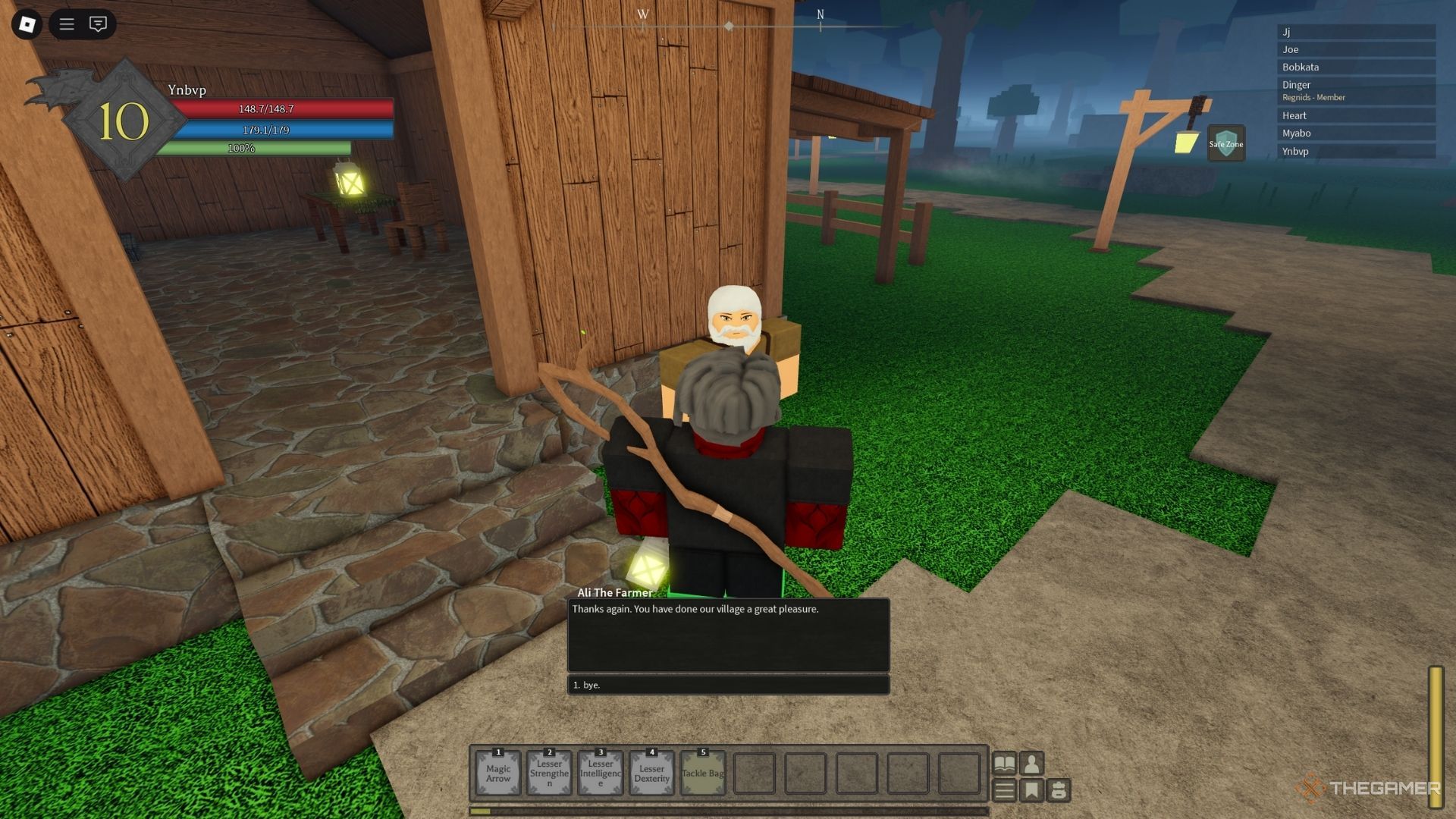Choose the '1. bye.' dialogue option
Viewport: 1456px width, 819px height.
[727, 685]
